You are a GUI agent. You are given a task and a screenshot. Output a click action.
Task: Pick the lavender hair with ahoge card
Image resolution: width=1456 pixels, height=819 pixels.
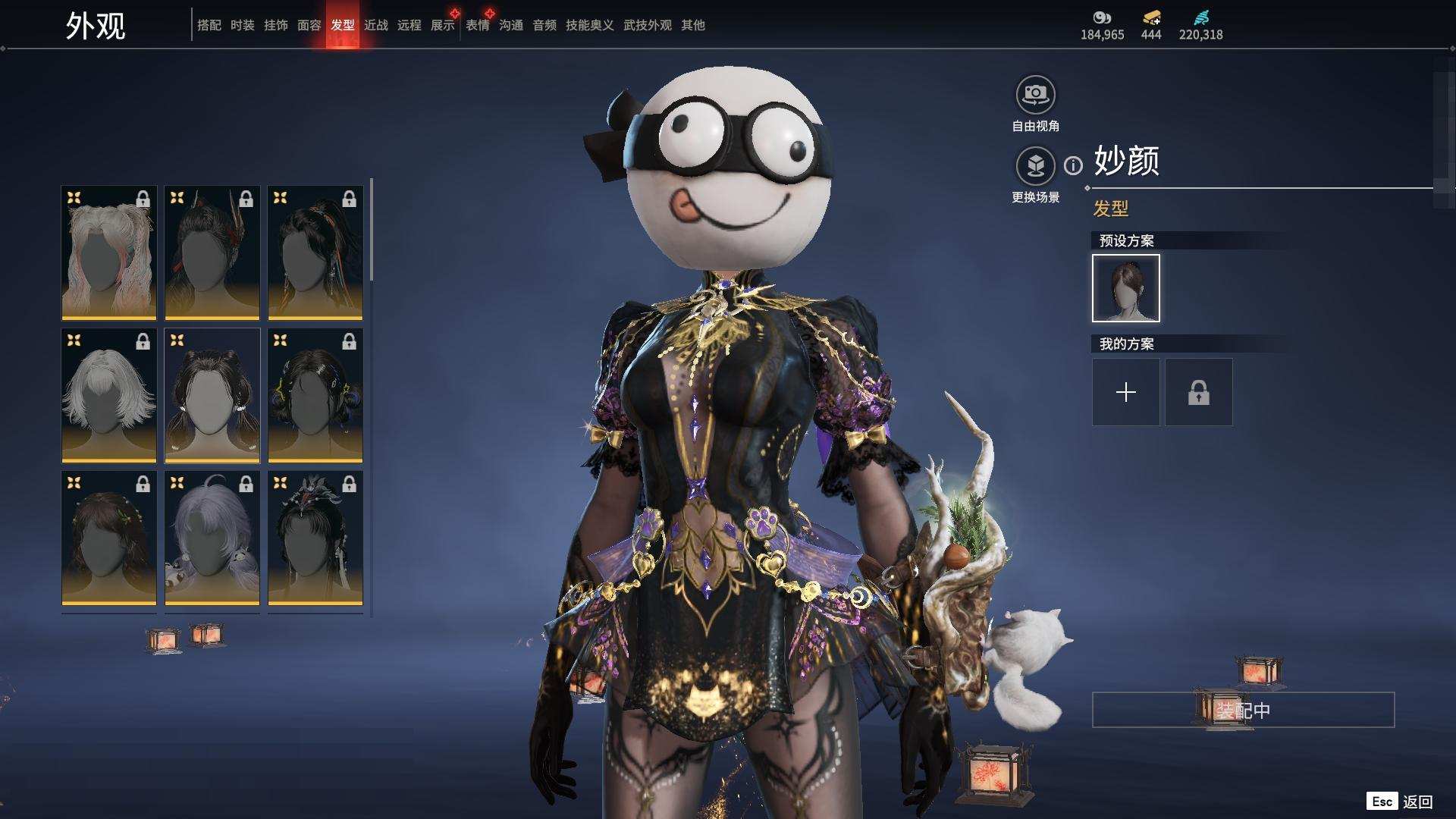[212, 538]
